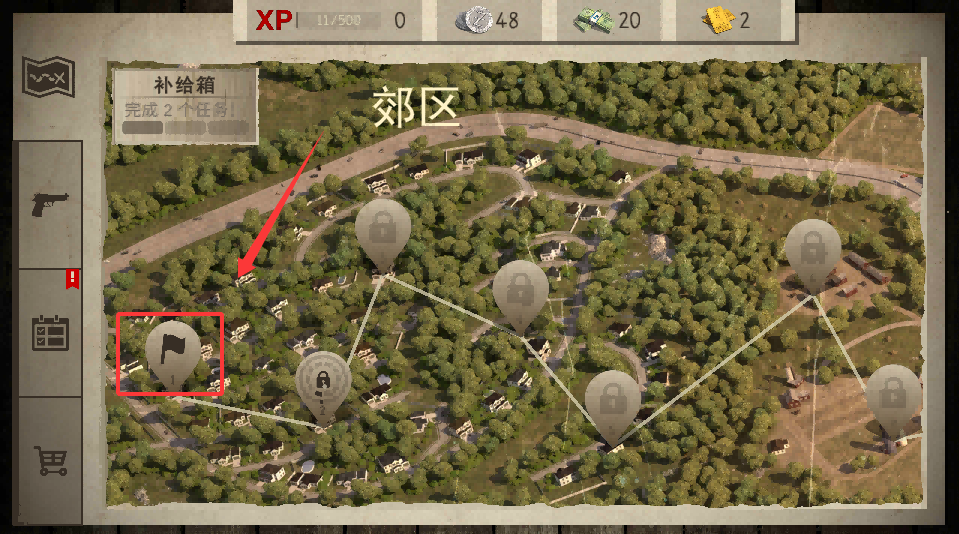Open the calendar missions tab
Screen dimensions: 959x534
tap(49, 332)
